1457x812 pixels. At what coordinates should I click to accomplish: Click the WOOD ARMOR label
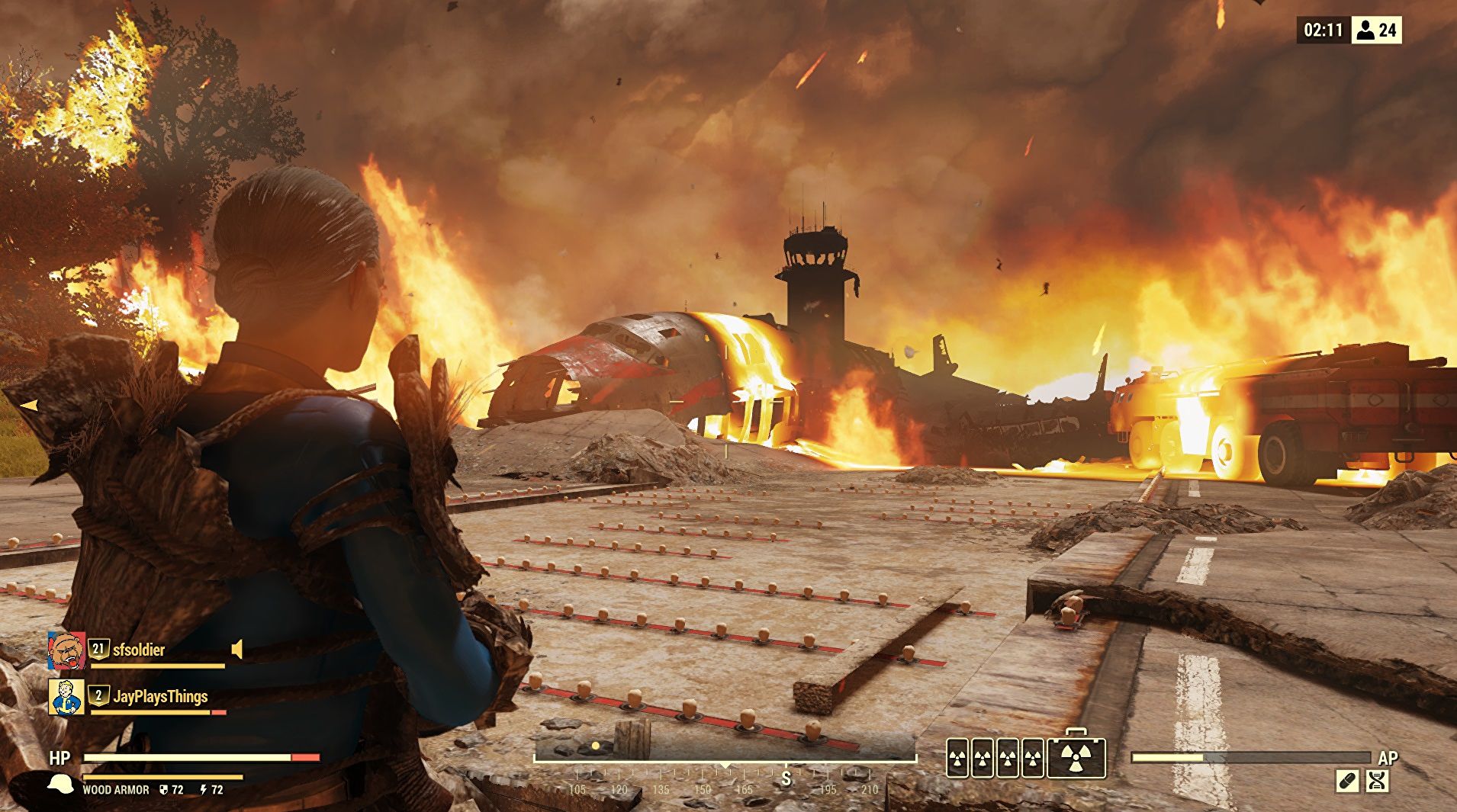[116, 789]
